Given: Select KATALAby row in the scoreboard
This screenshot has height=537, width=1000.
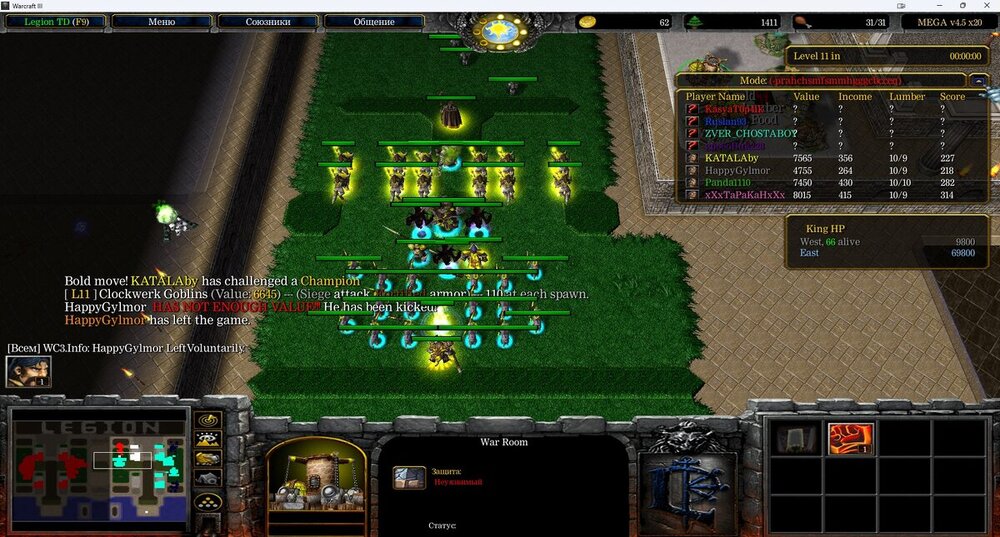Looking at the screenshot, I should (730, 158).
